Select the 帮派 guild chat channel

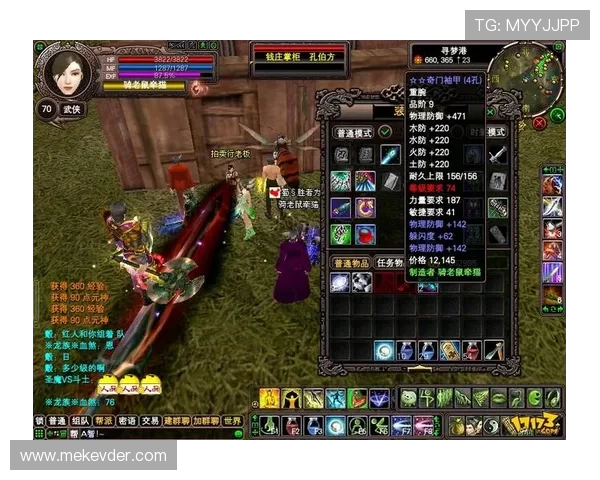point(104,421)
